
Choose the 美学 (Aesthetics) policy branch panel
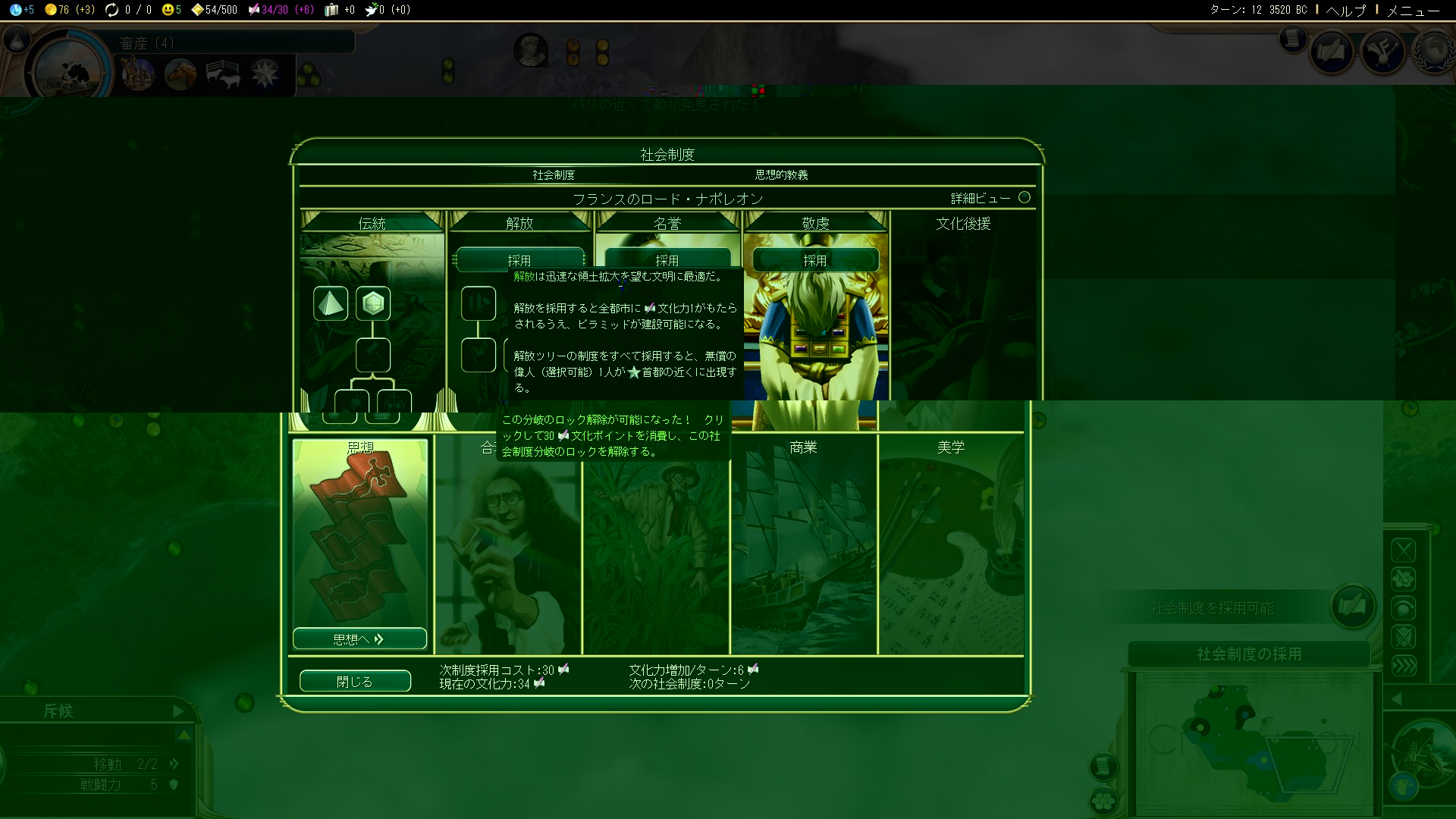[951, 542]
